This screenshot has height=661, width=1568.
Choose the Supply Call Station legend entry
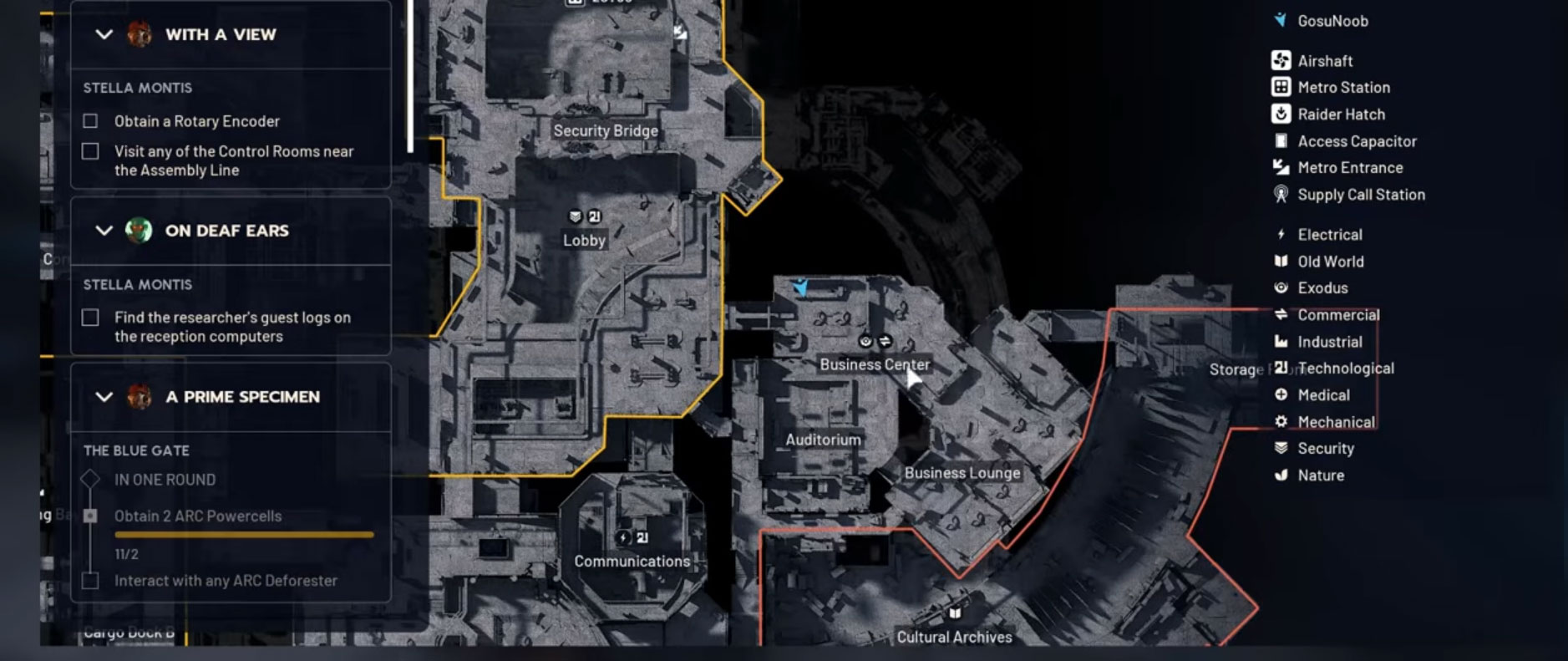click(1360, 195)
